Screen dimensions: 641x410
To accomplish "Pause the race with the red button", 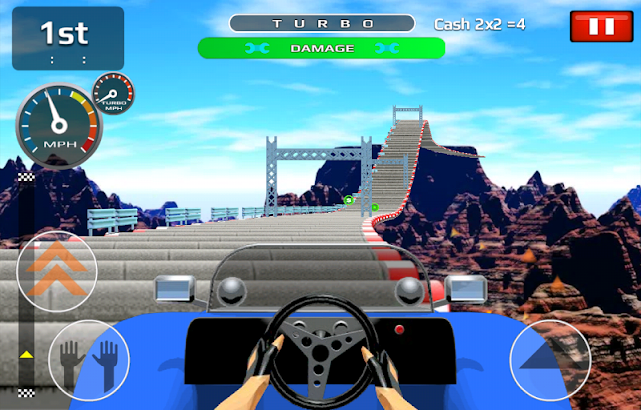I will pos(601,27).
